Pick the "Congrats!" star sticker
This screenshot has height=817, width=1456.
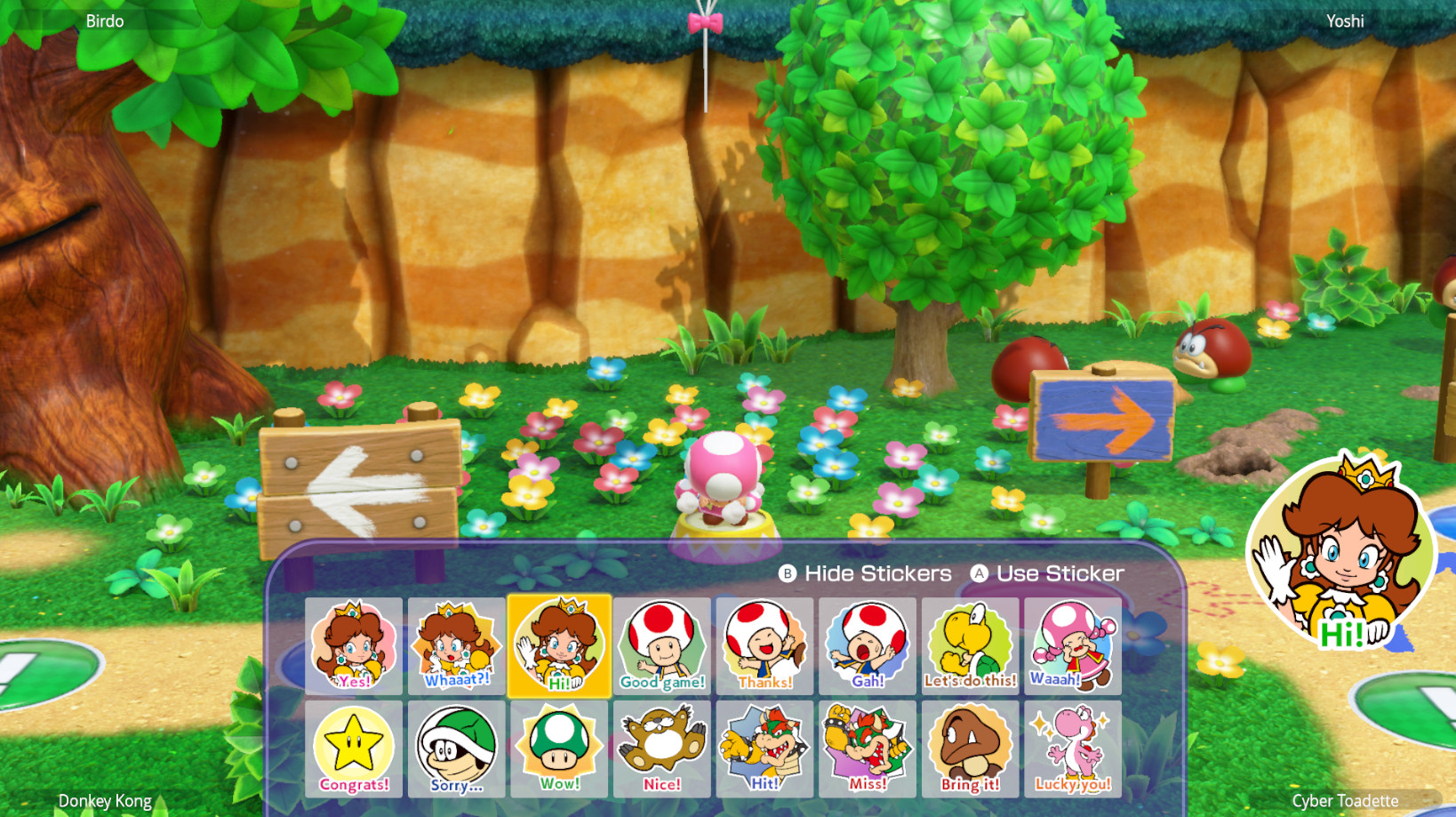(354, 749)
